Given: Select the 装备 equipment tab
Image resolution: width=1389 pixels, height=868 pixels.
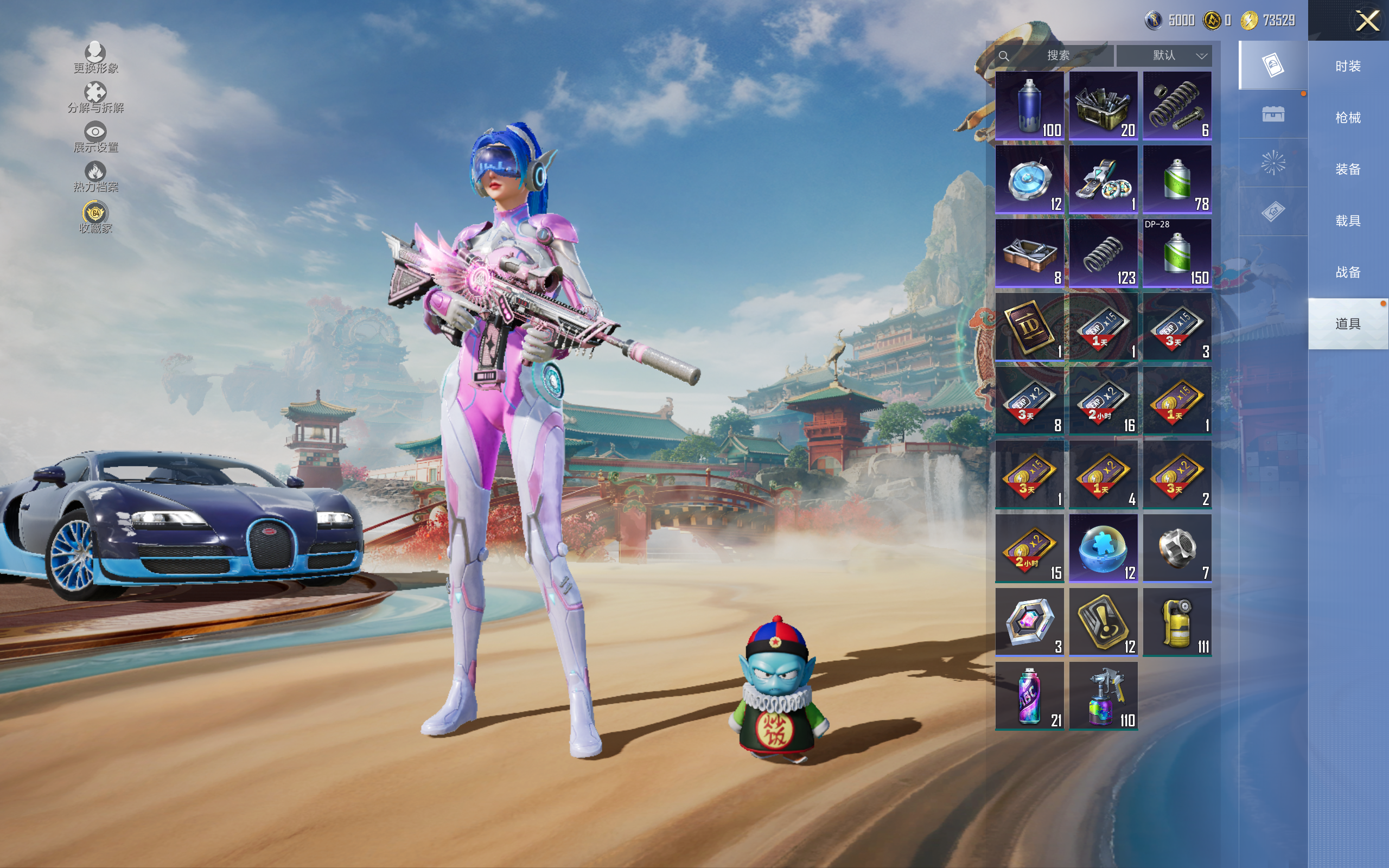Looking at the screenshot, I should coord(1348,169).
